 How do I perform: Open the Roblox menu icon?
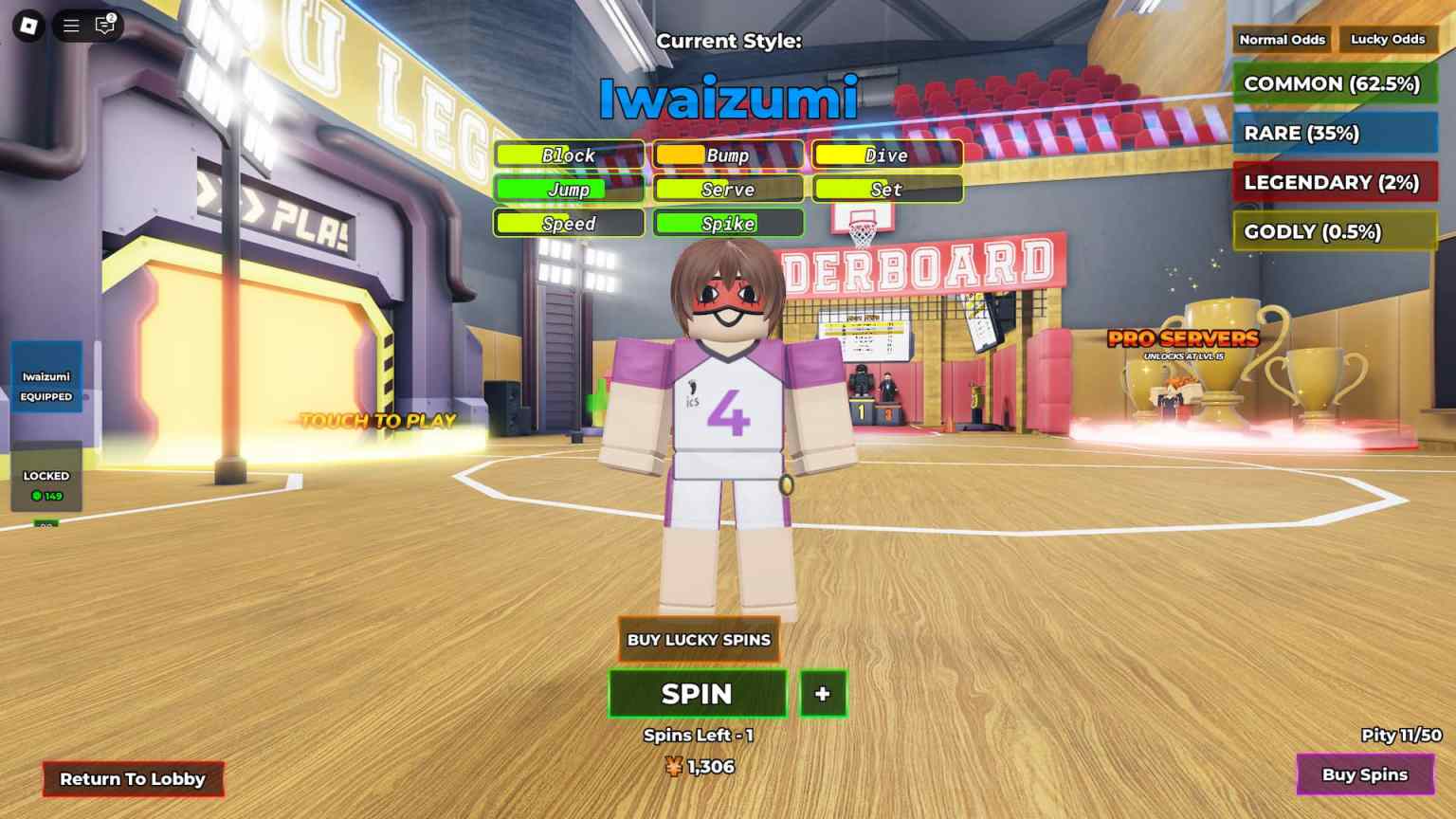coord(26,26)
